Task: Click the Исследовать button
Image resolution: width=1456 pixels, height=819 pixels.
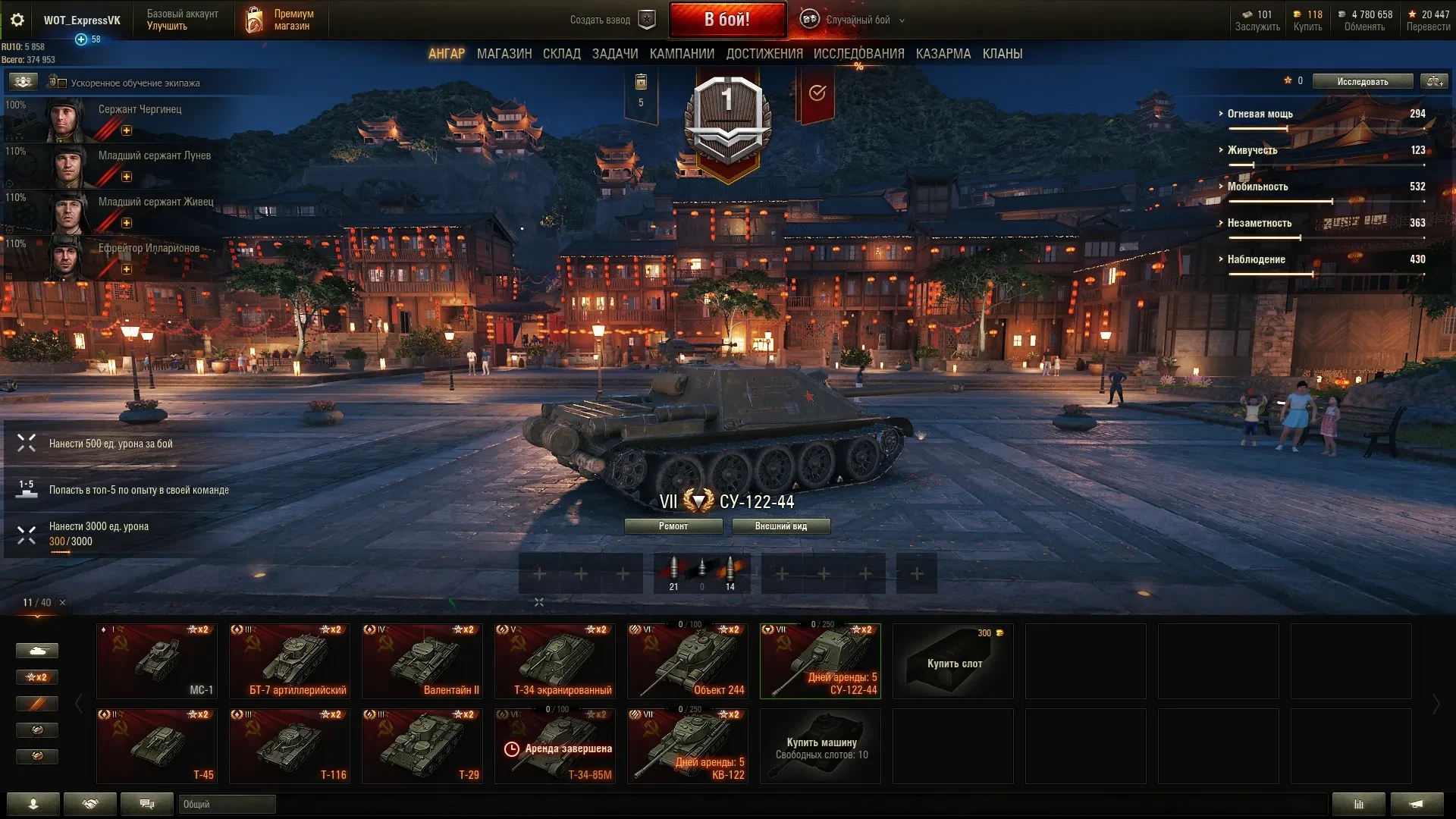Action: click(x=1362, y=81)
